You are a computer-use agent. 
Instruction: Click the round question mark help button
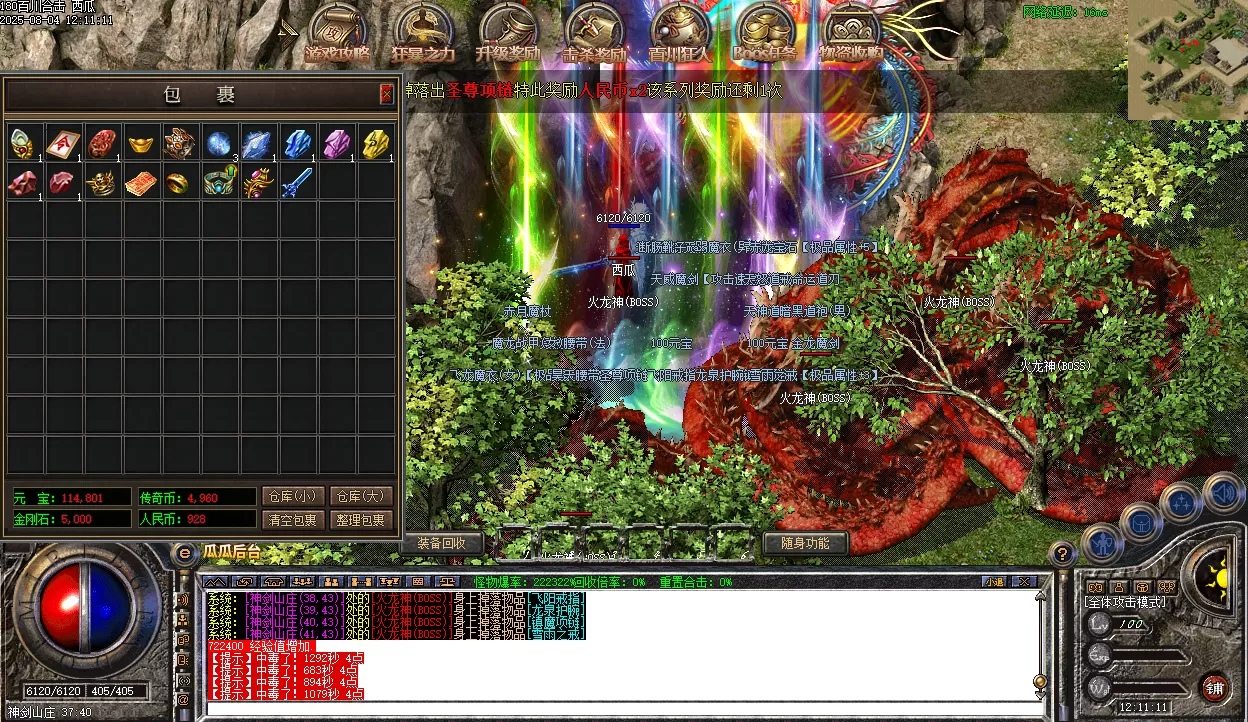[x=1064, y=552]
